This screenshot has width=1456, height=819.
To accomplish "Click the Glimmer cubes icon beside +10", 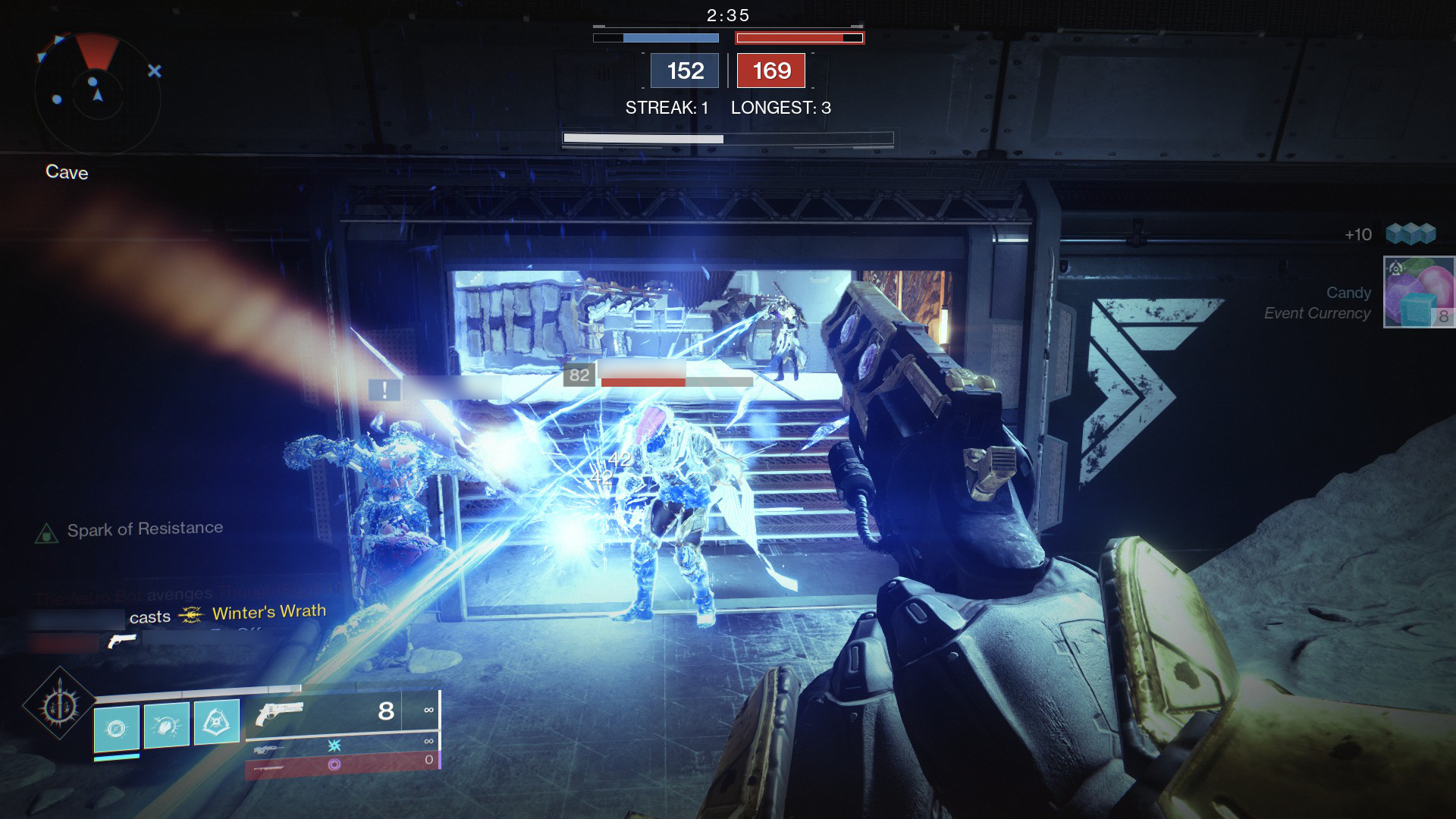I will [1410, 234].
